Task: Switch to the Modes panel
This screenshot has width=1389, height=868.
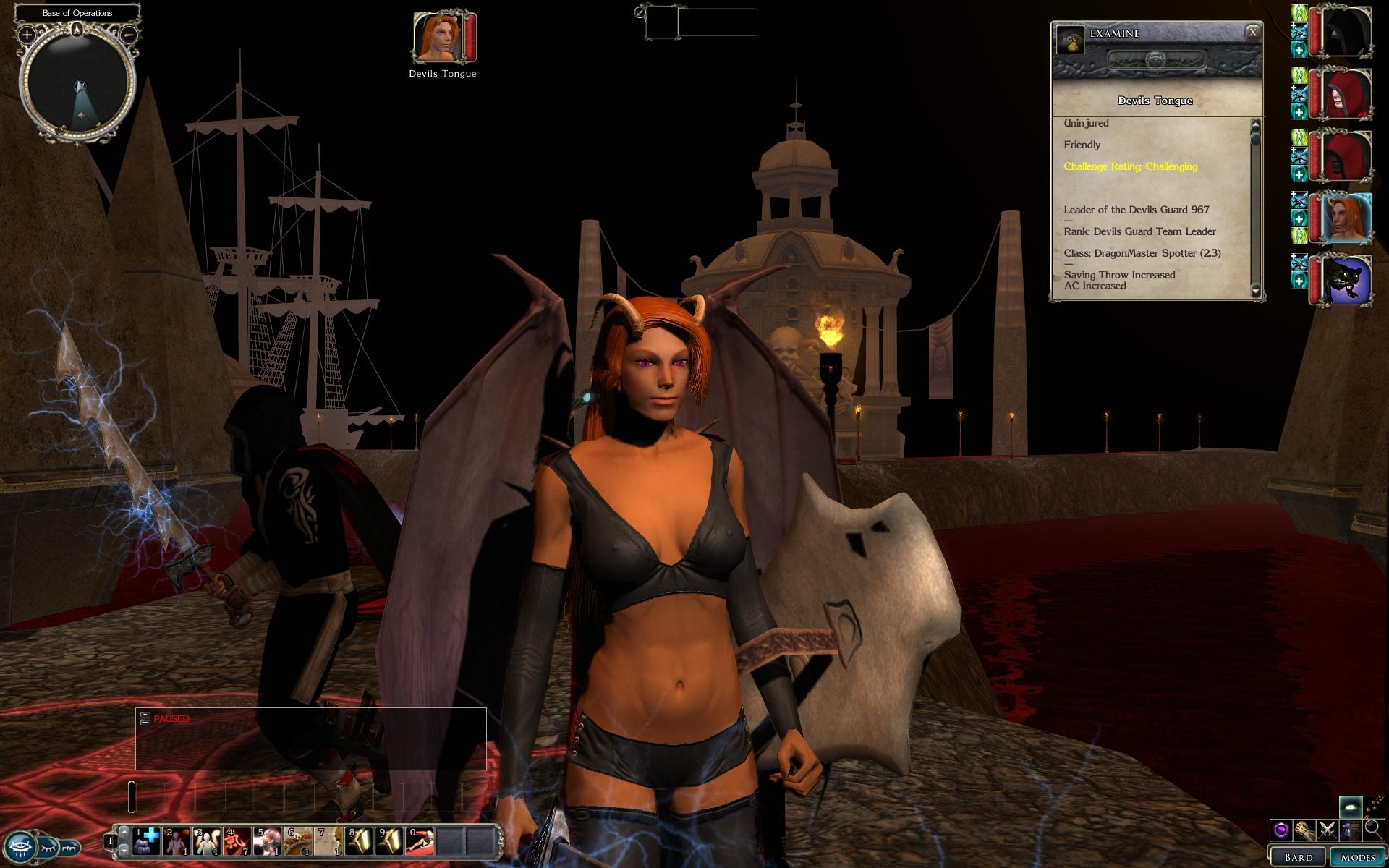Action: coord(1357,857)
